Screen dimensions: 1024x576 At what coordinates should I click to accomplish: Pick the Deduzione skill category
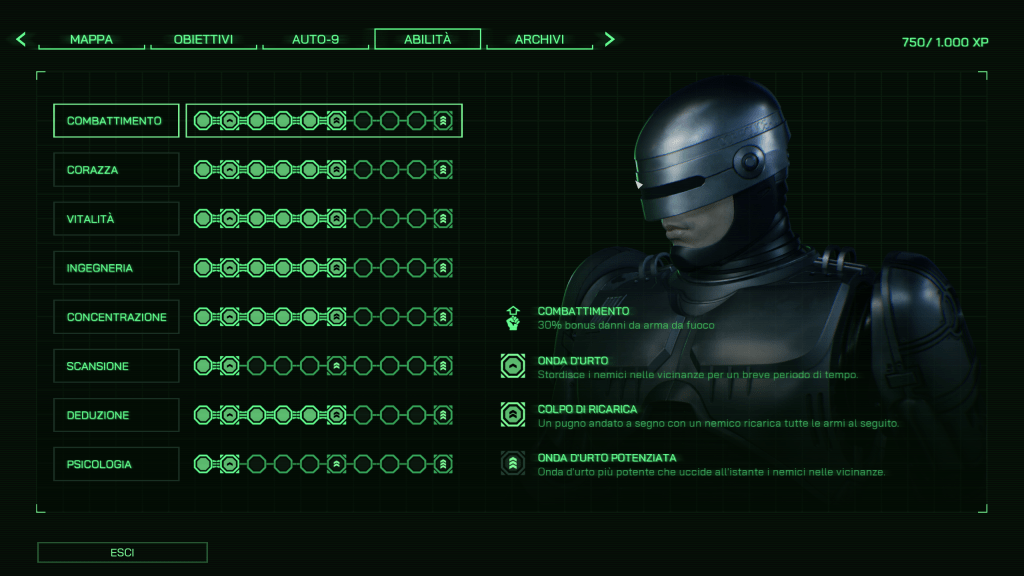(116, 415)
